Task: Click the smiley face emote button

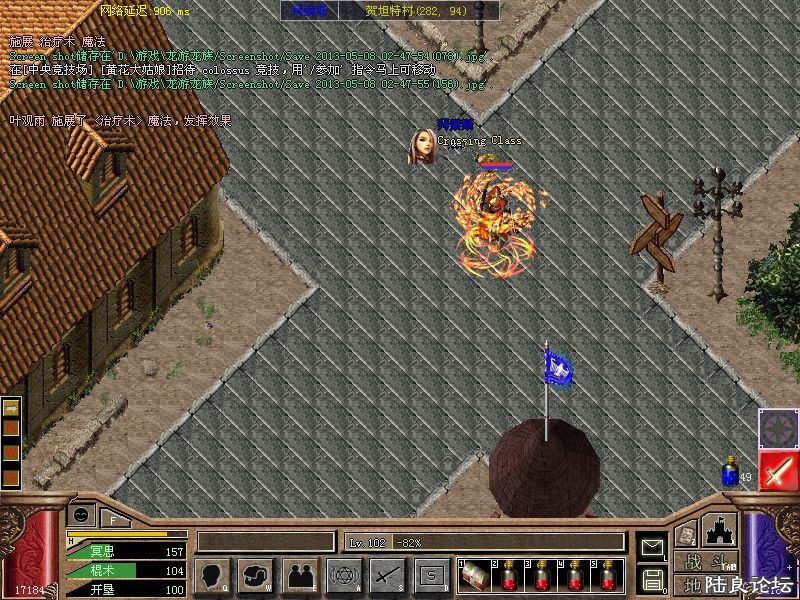Action: point(81,514)
